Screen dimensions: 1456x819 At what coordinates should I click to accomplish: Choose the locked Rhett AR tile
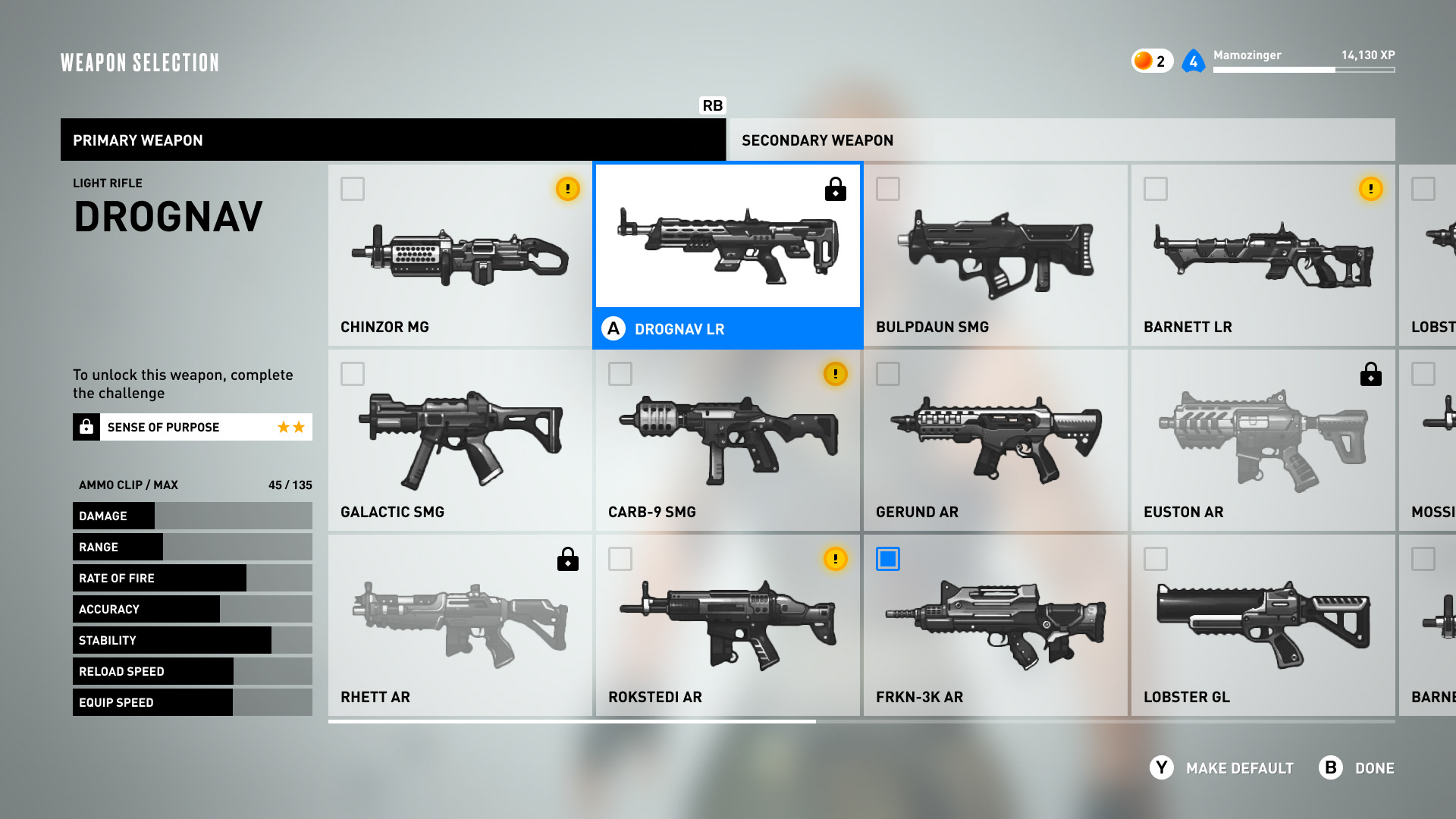click(460, 626)
